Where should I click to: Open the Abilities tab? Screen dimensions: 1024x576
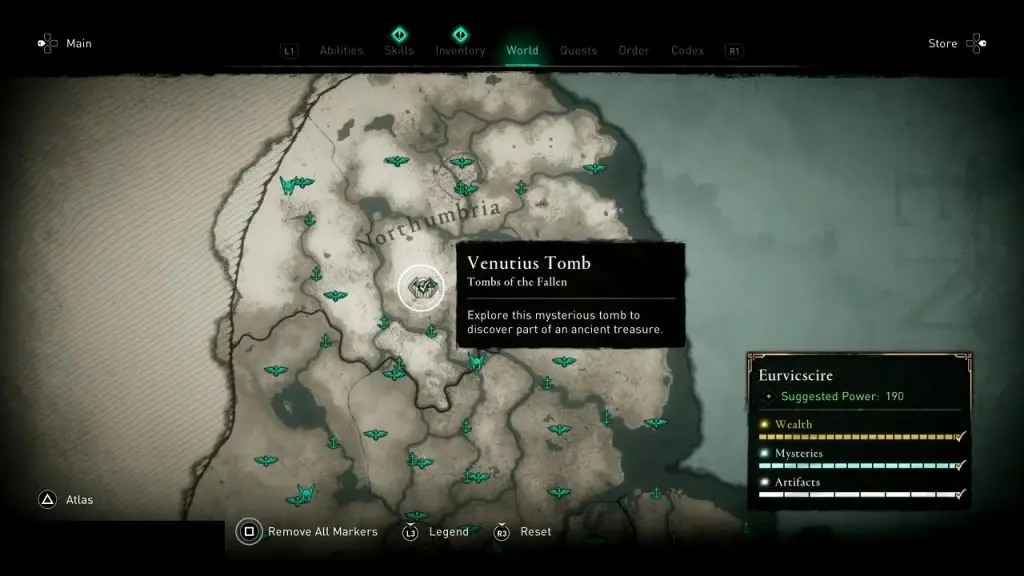[x=341, y=51]
